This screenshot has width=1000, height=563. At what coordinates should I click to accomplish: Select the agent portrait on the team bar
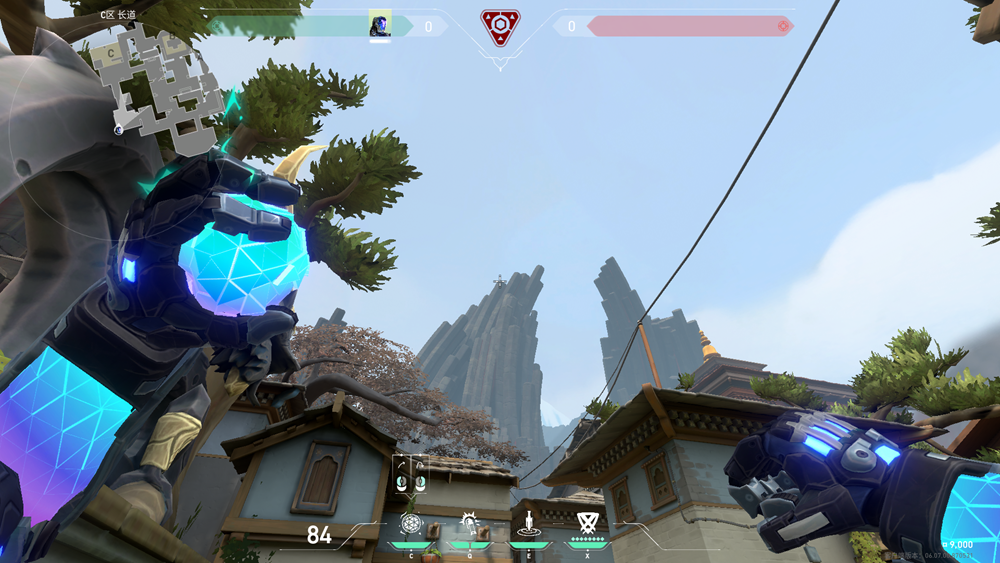(x=380, y=24)
